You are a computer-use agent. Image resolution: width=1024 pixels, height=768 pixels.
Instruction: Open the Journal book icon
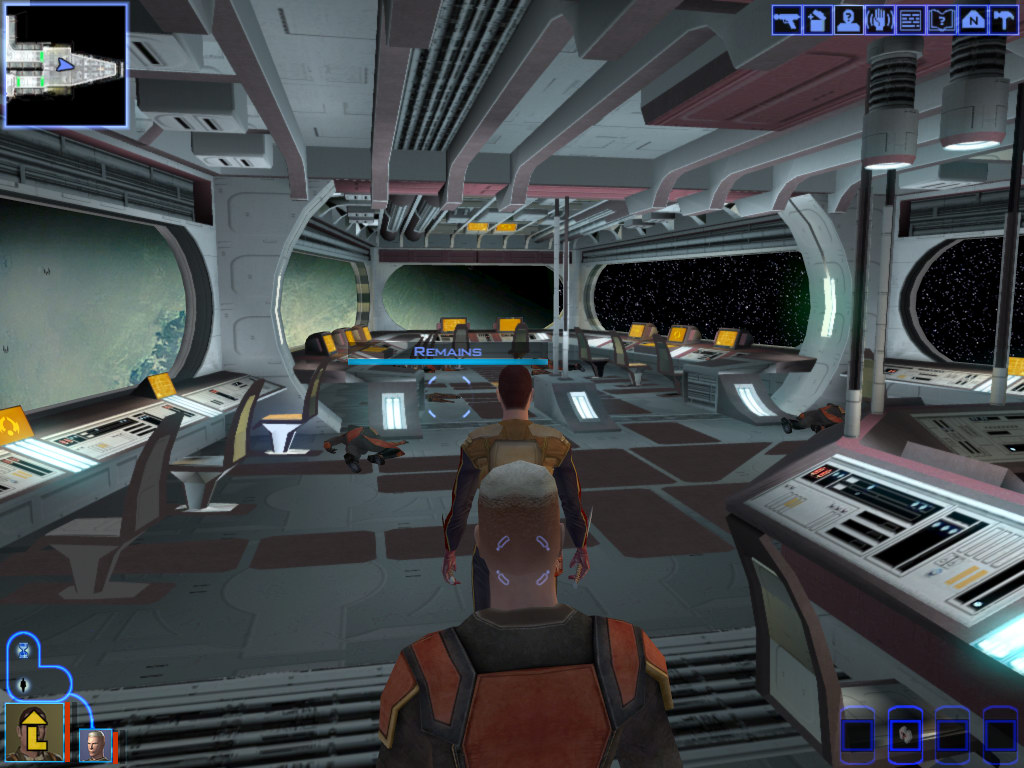[x=941, y=20]
